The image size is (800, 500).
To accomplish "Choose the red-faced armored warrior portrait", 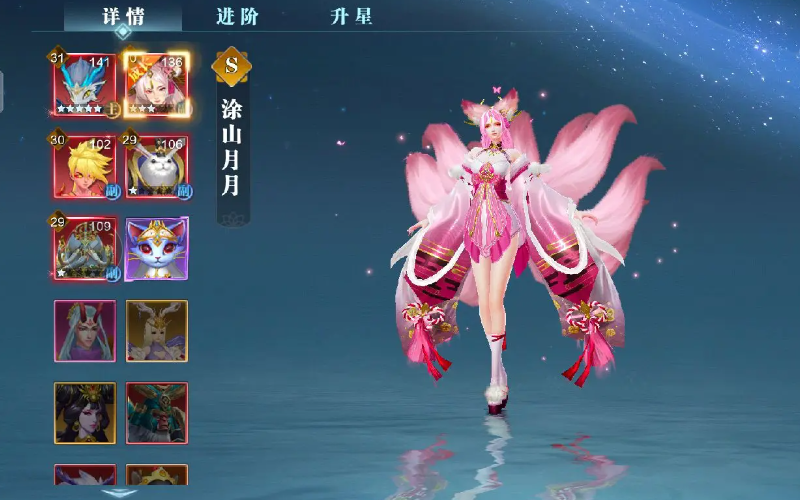I will tap(157, 412).
